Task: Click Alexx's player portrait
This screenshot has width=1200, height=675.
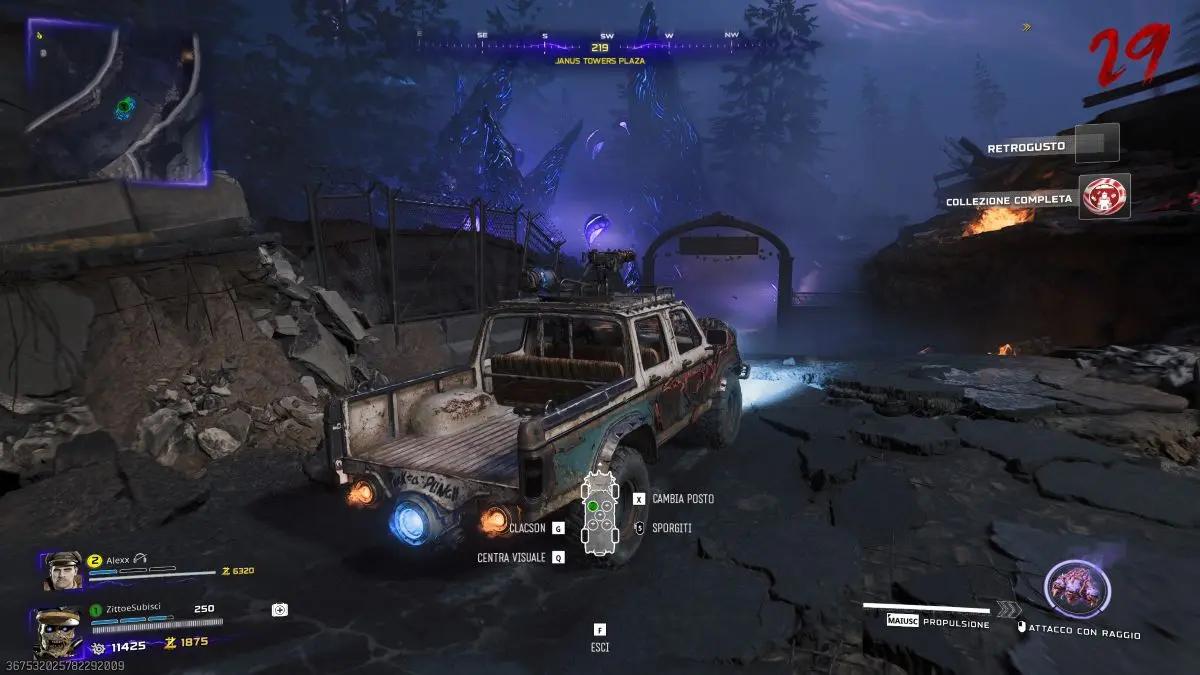Action: click(61, 571)
